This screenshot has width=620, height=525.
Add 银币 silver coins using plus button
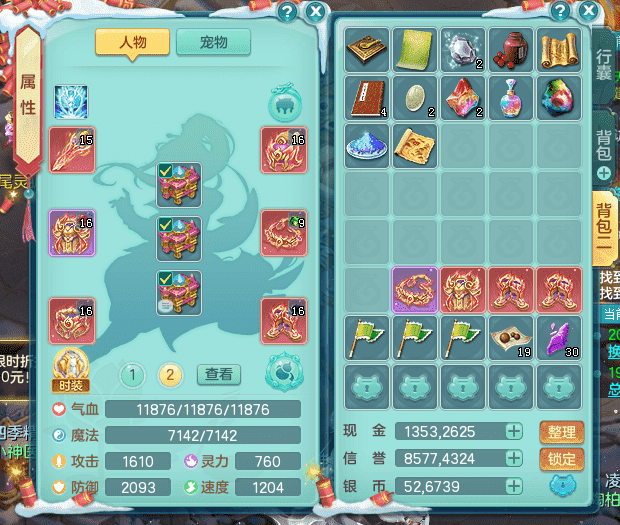pyautogui.click(x=513, y=486)
